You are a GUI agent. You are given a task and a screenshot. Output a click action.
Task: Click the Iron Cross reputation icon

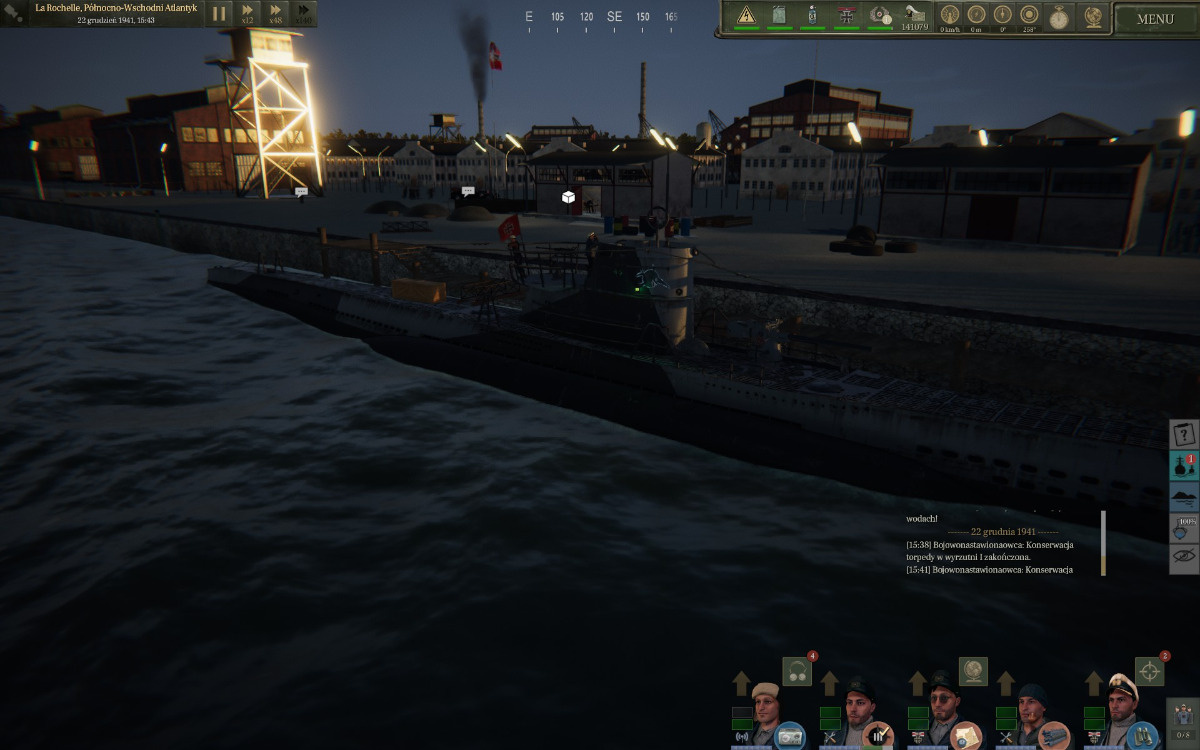[x=847, y=15]
